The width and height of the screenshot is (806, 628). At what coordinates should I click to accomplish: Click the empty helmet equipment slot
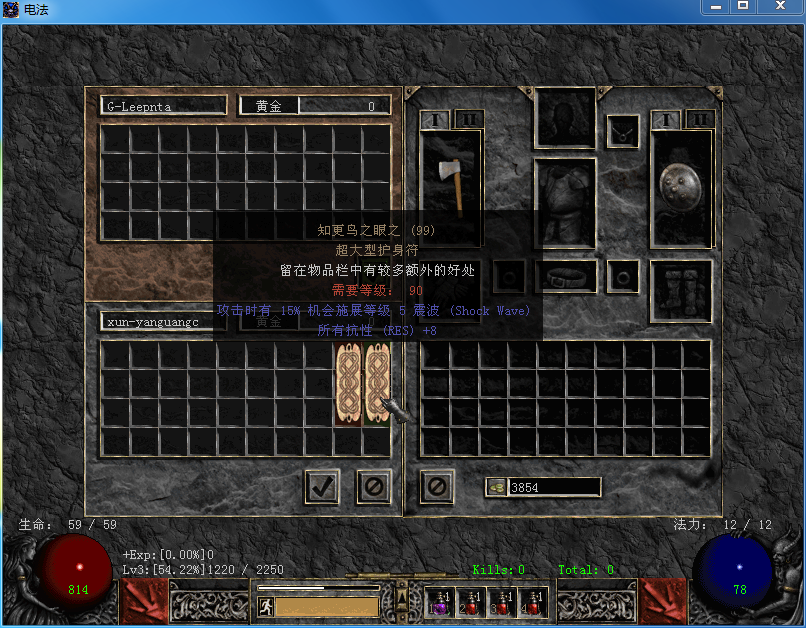[x=565, y=117]
